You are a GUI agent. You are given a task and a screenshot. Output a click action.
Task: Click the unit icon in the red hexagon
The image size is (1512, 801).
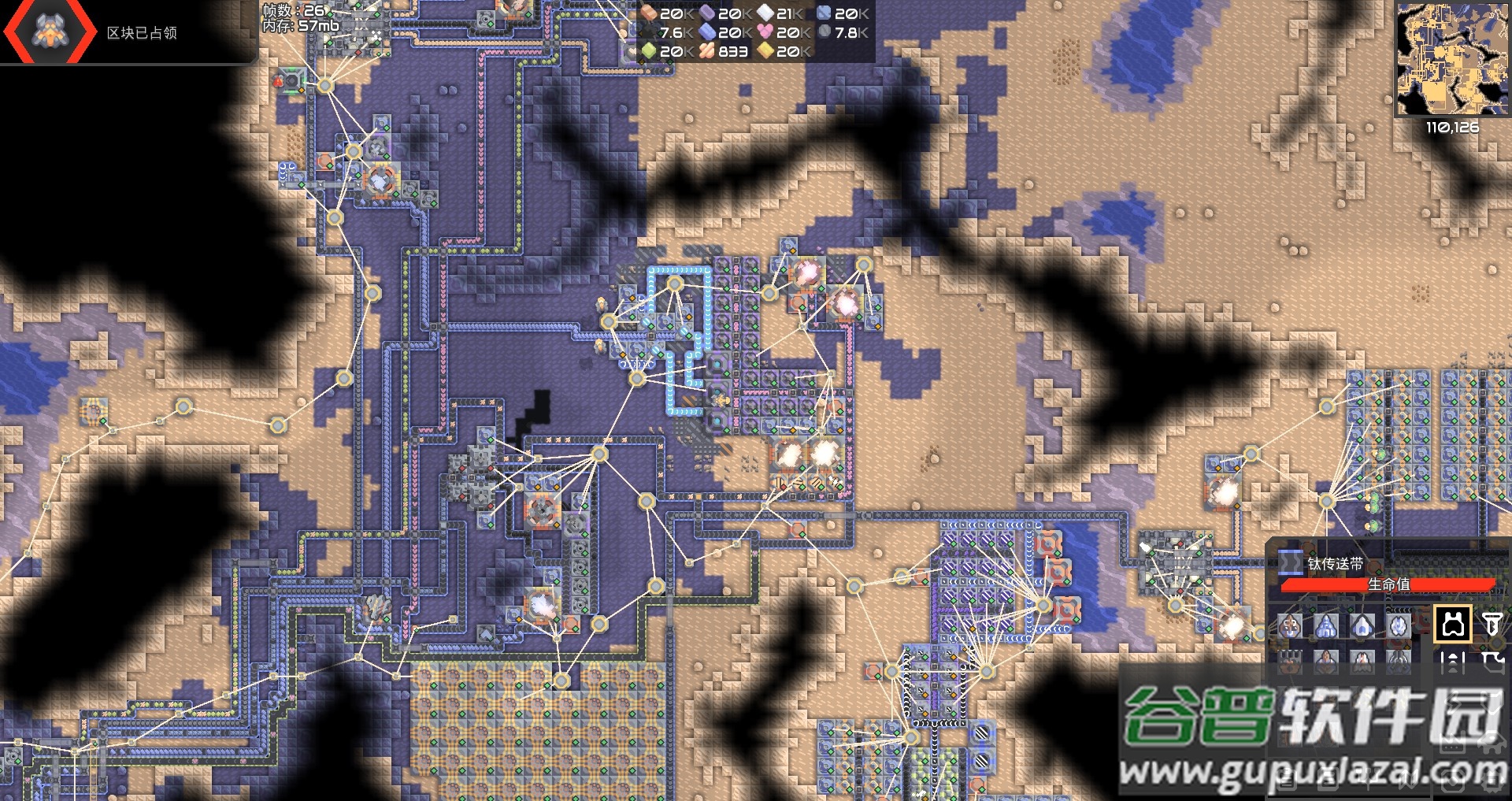click(50, 30)
